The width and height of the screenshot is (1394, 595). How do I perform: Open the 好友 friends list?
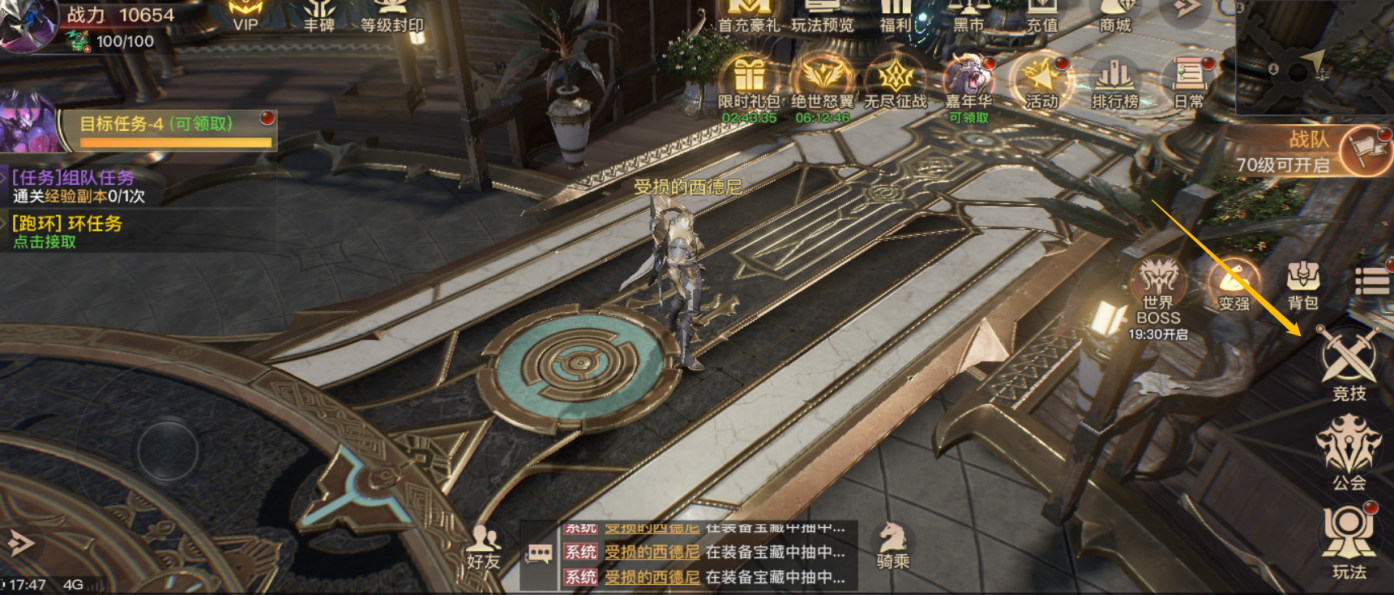[x=484, y=547]
